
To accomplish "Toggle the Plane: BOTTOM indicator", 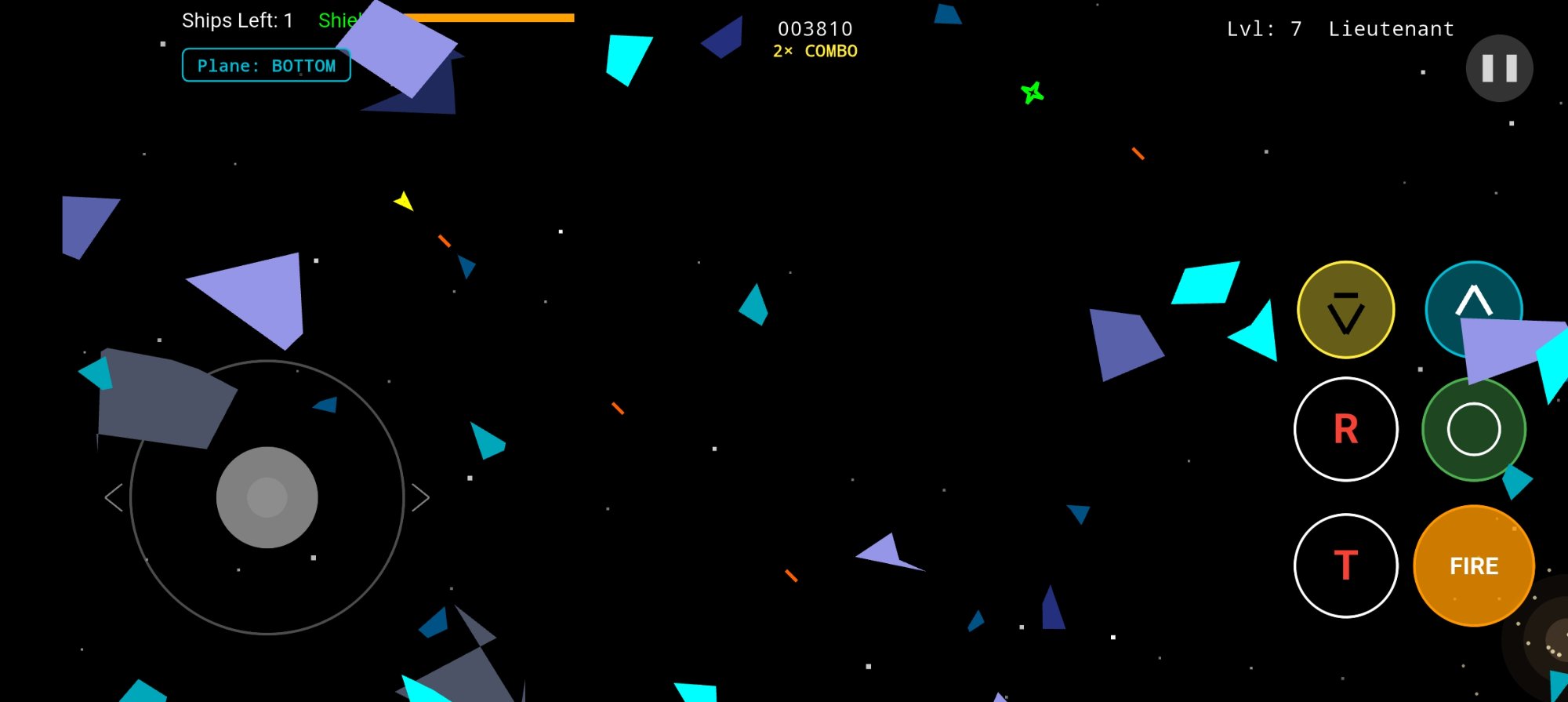I will click(266, 65).
